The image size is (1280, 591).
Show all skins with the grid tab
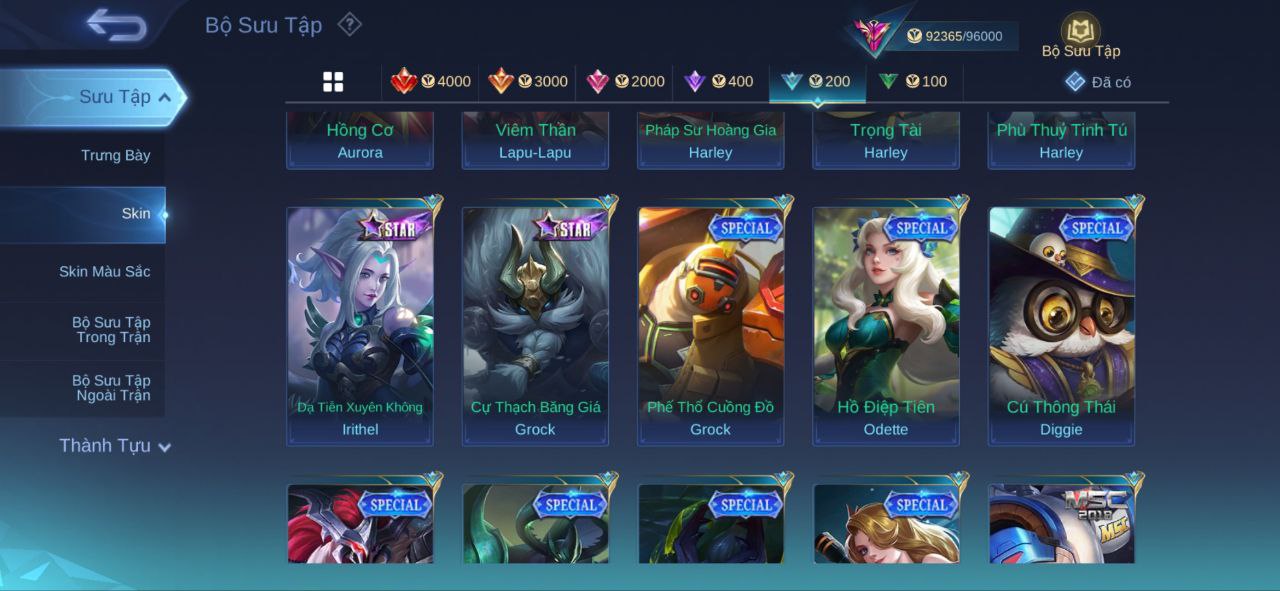coord(333,82)
